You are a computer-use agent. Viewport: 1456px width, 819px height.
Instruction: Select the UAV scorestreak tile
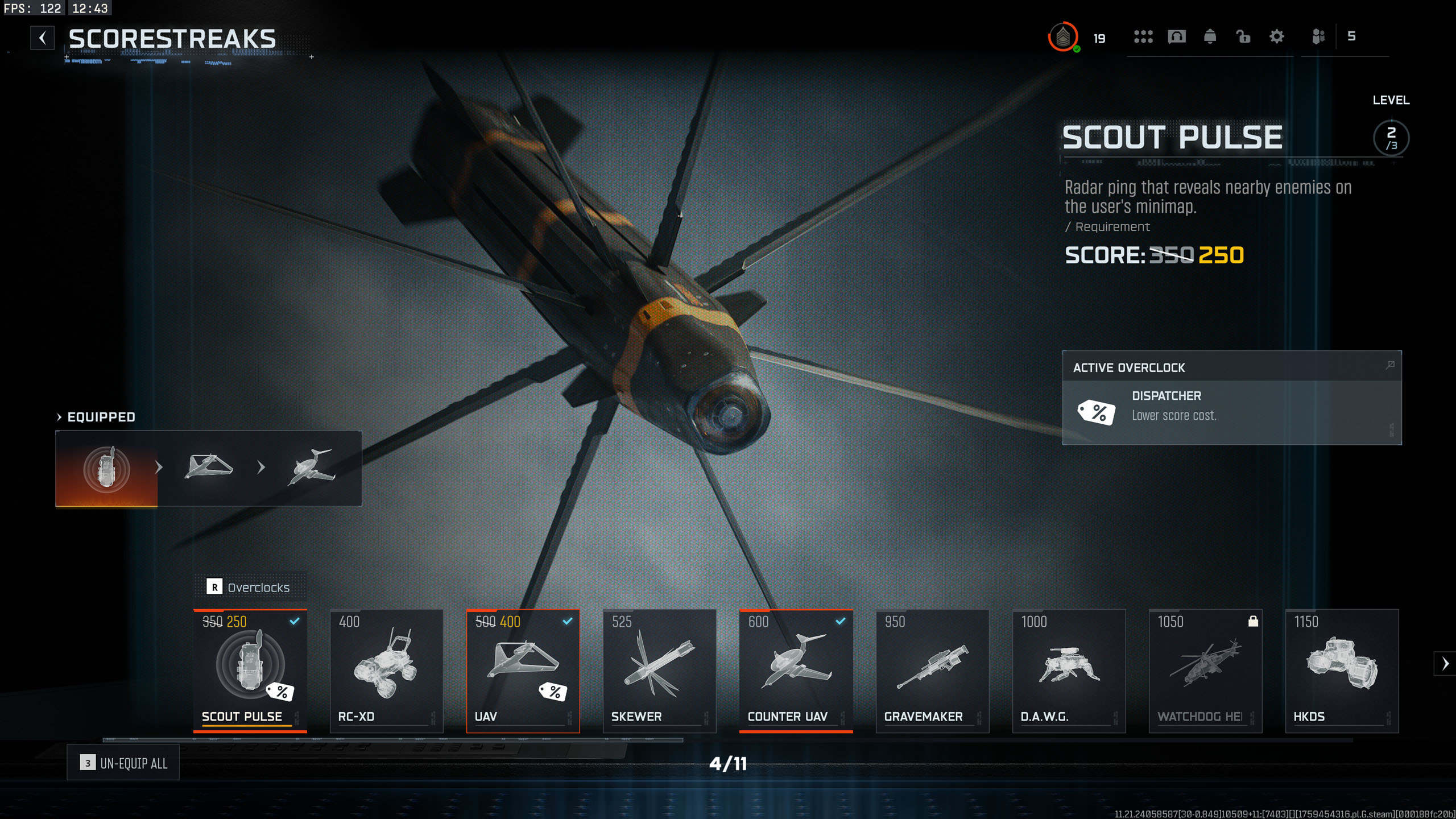coord(523,670)
